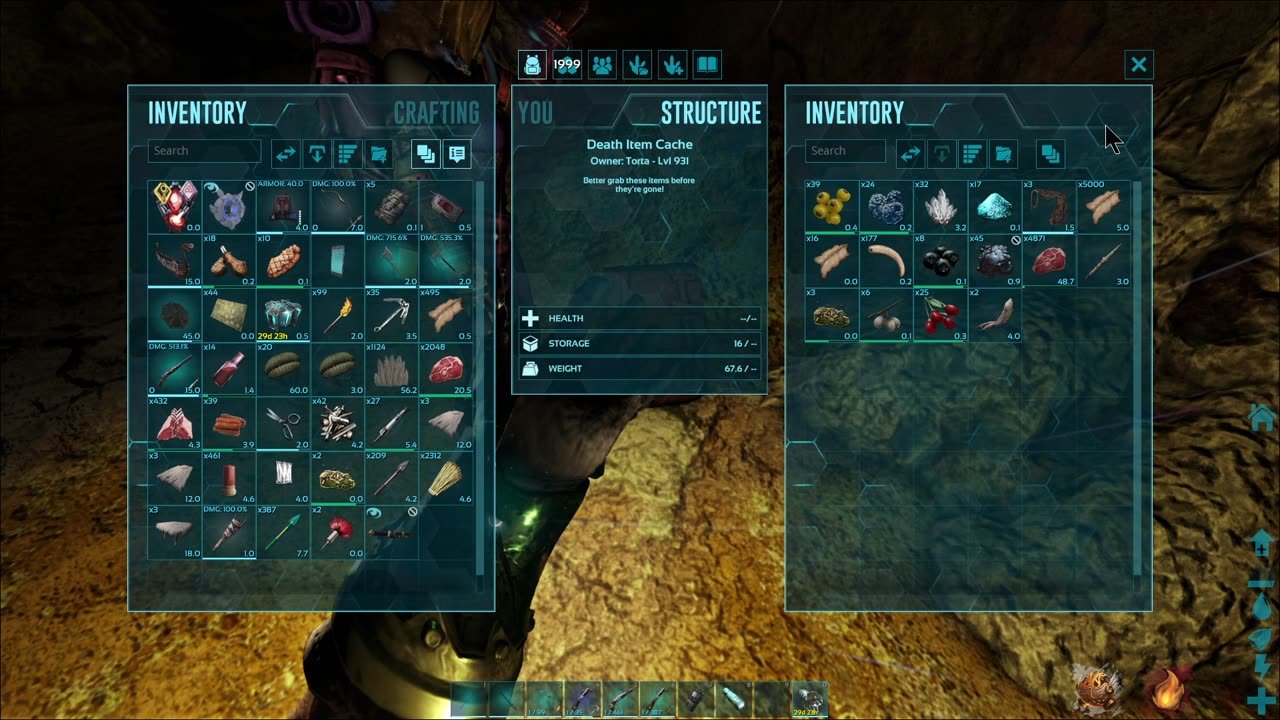
Task: Open the player inventory sort options
Action: [x=347, y=154]
